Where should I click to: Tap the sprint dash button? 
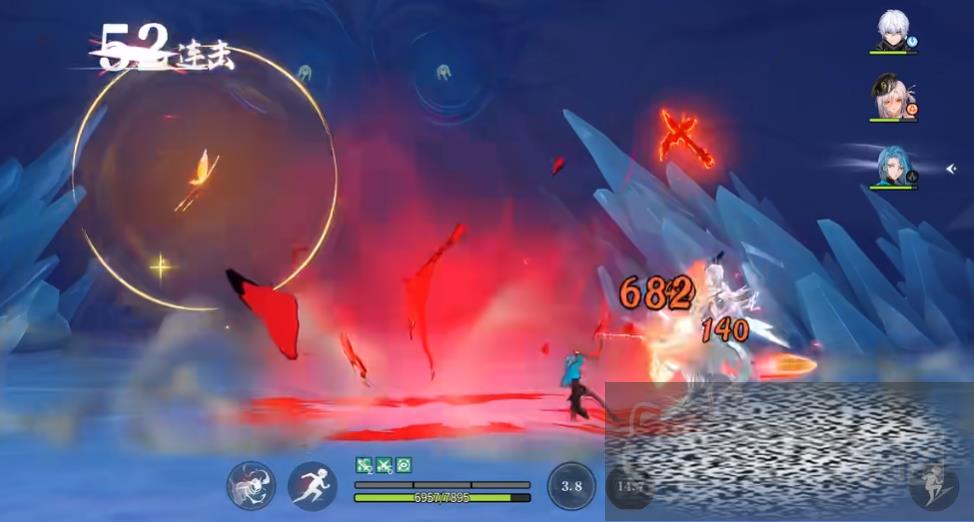(x=312, y=486)
